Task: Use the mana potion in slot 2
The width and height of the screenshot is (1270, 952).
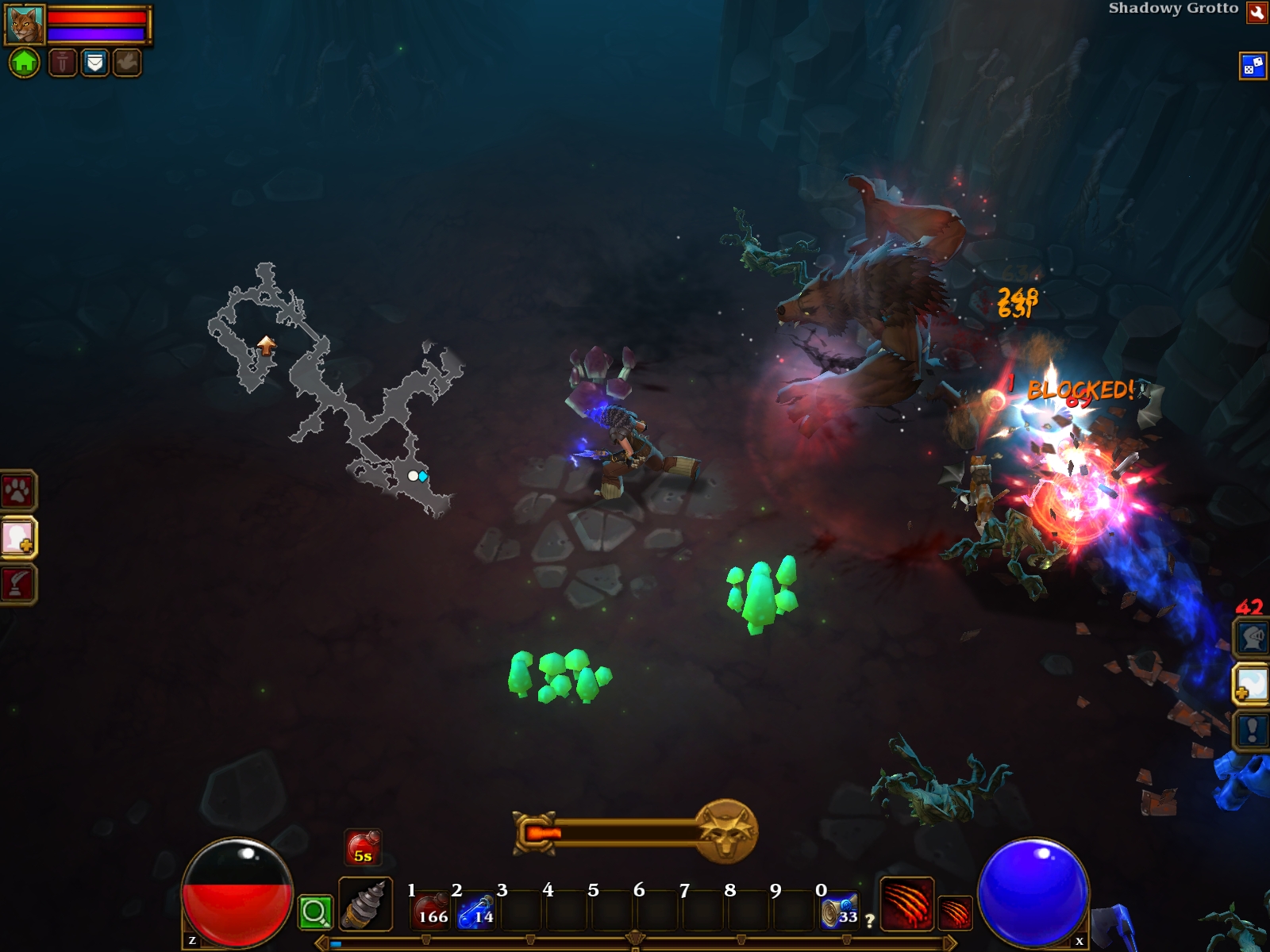Action: (x=477, y=910)
